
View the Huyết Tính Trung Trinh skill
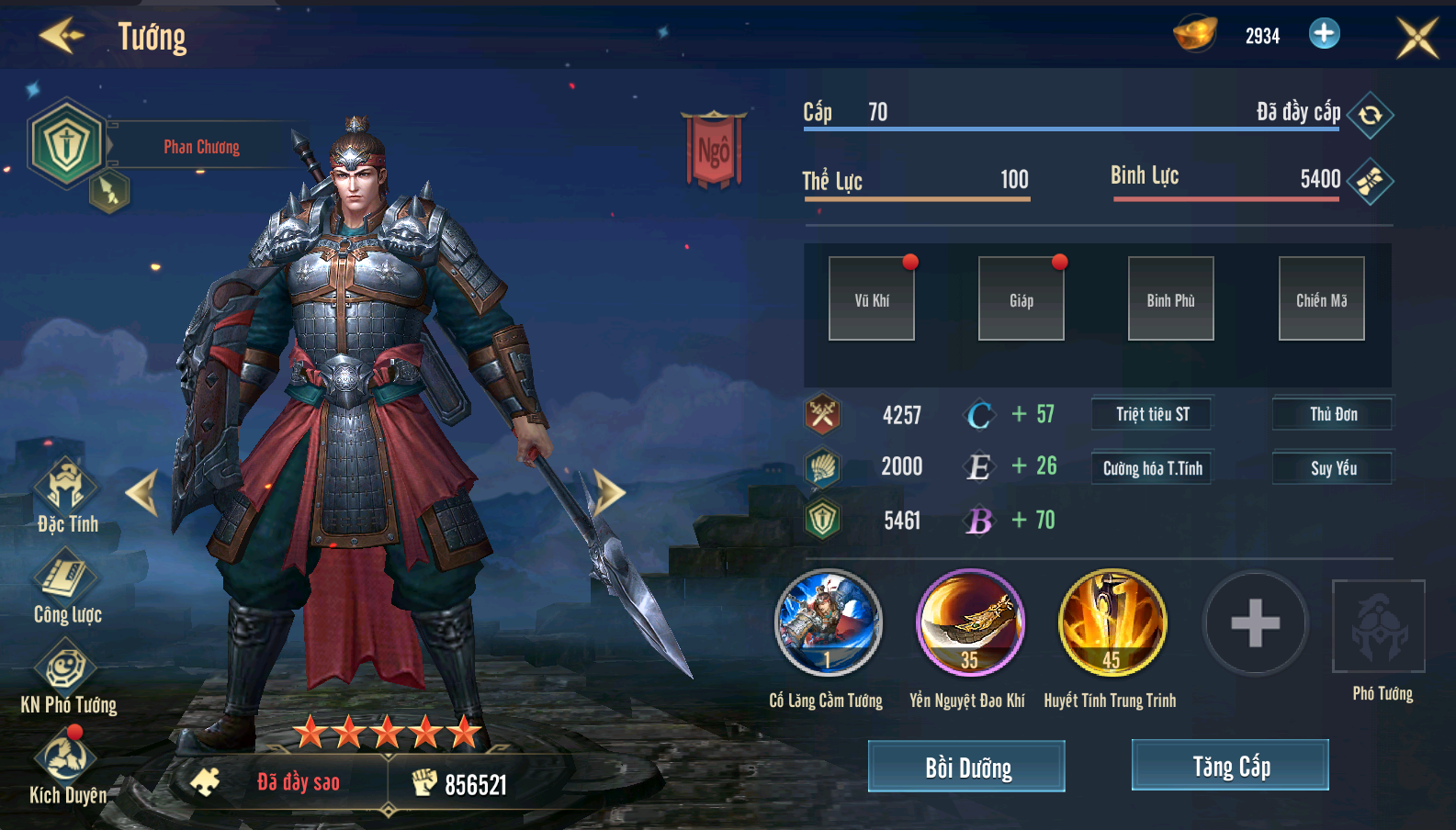[1112, 622]
